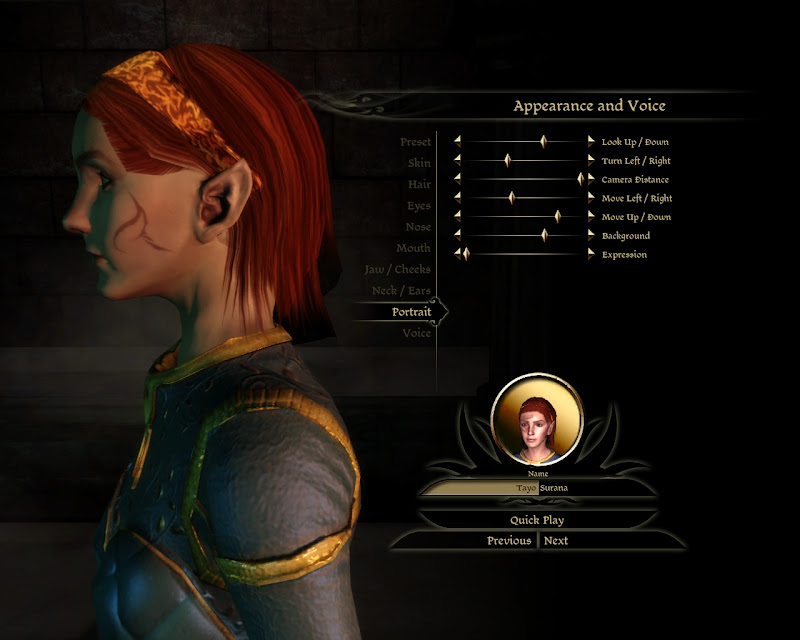This screenshot has width=800, height=640.
Task: Select the Neck / Ears category
Action: (x=401, y=291)
